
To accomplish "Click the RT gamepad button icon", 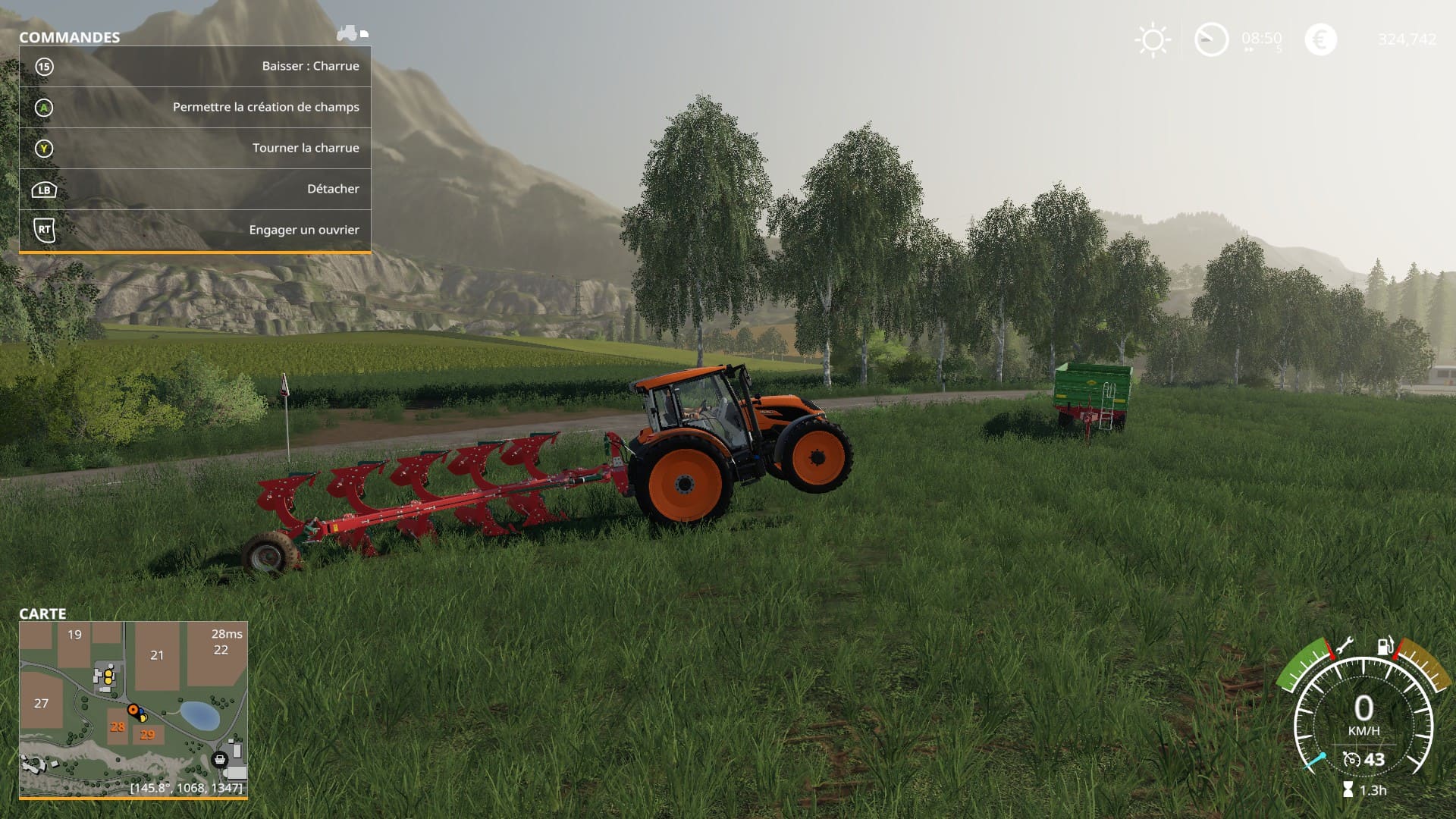I will (45, 231).
